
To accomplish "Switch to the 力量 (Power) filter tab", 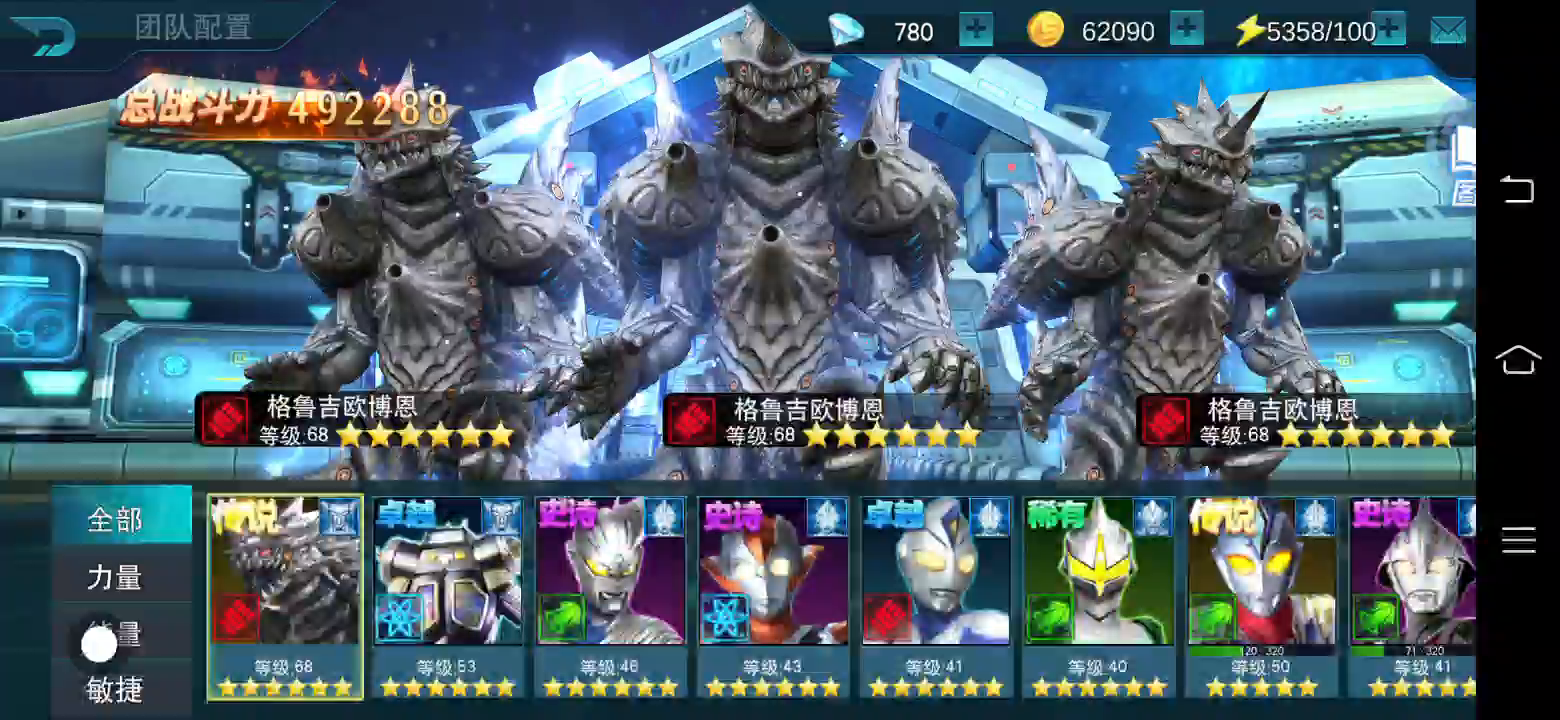I will 115,577.
